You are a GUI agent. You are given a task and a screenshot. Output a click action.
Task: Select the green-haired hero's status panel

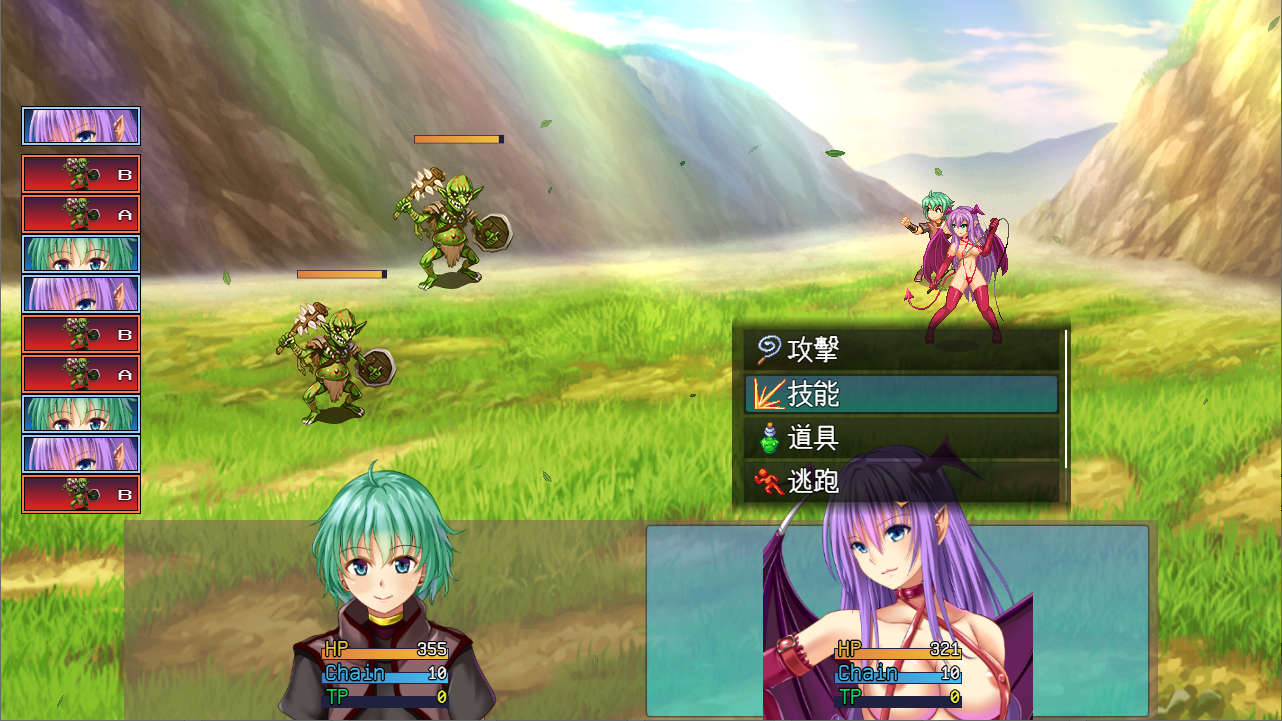tap(384, 620)
